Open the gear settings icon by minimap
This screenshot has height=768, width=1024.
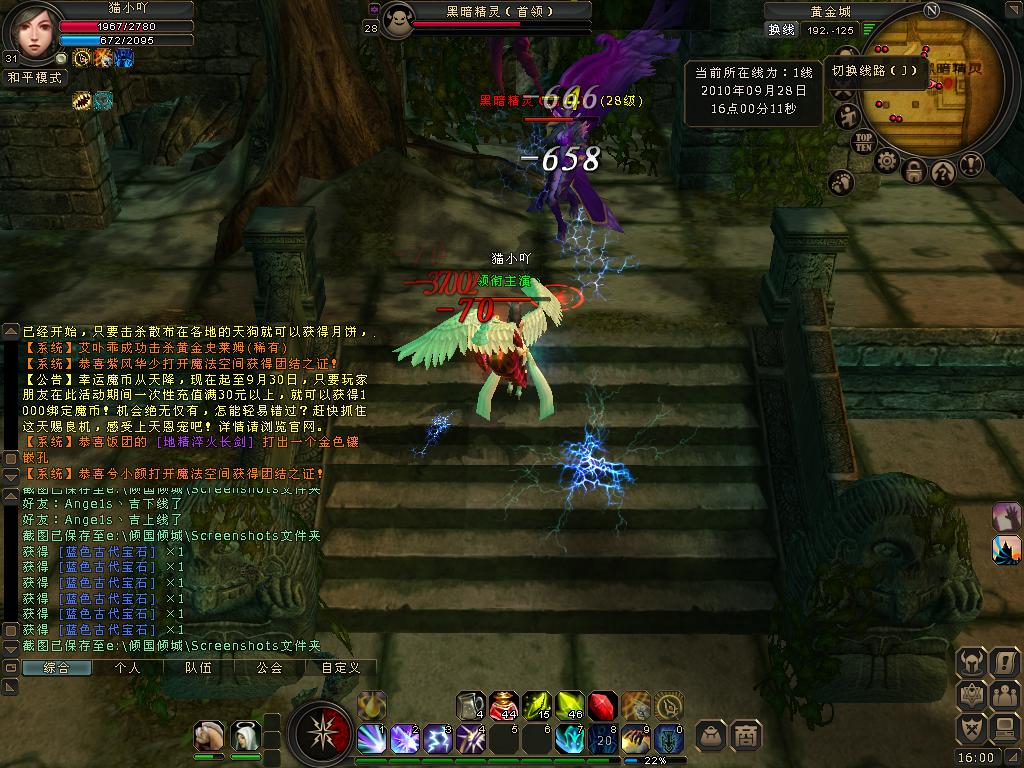tap(886, 162)
